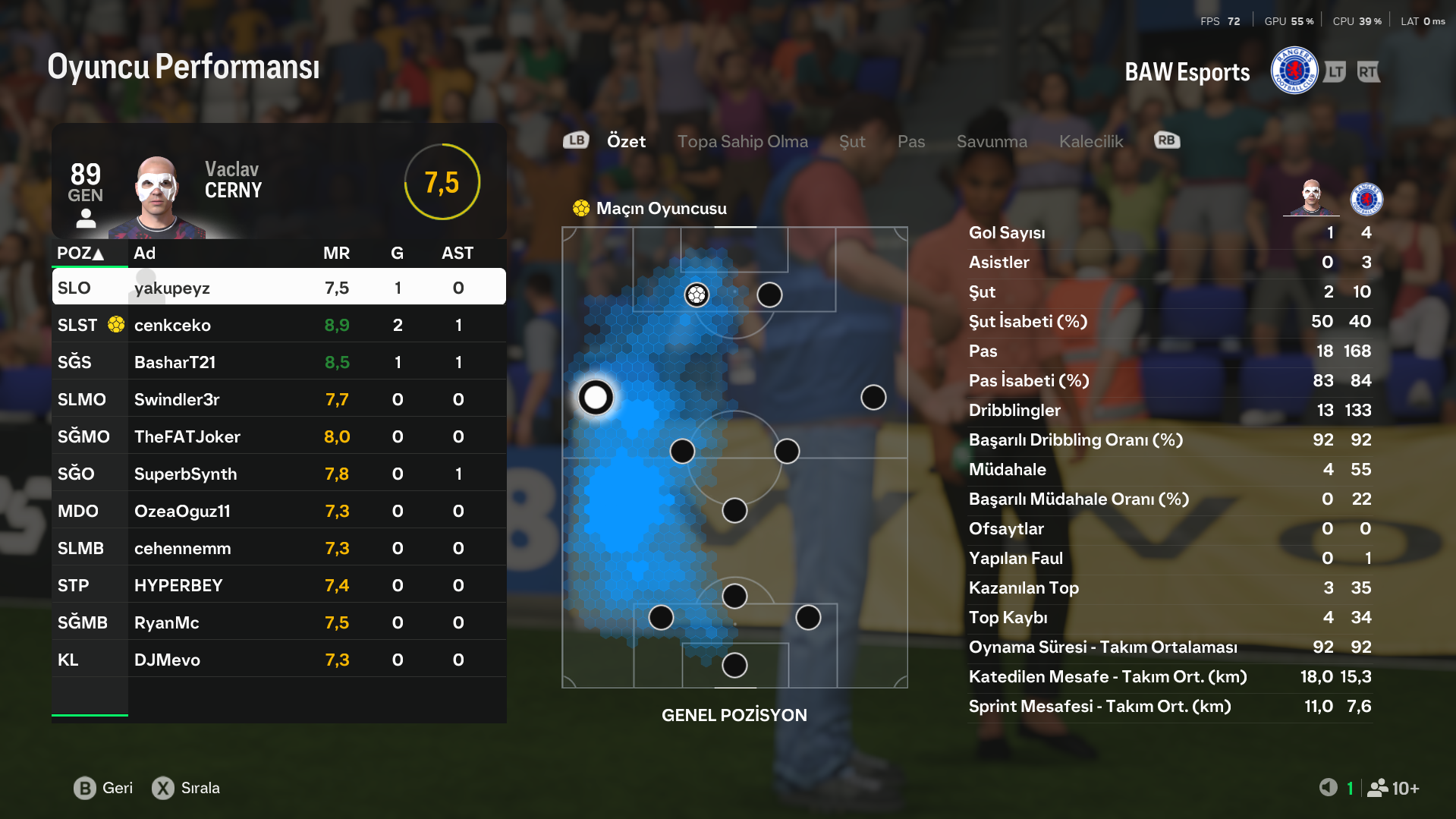
Task: Pick TheFATJoker from the list
Action: tap(278, 436)
